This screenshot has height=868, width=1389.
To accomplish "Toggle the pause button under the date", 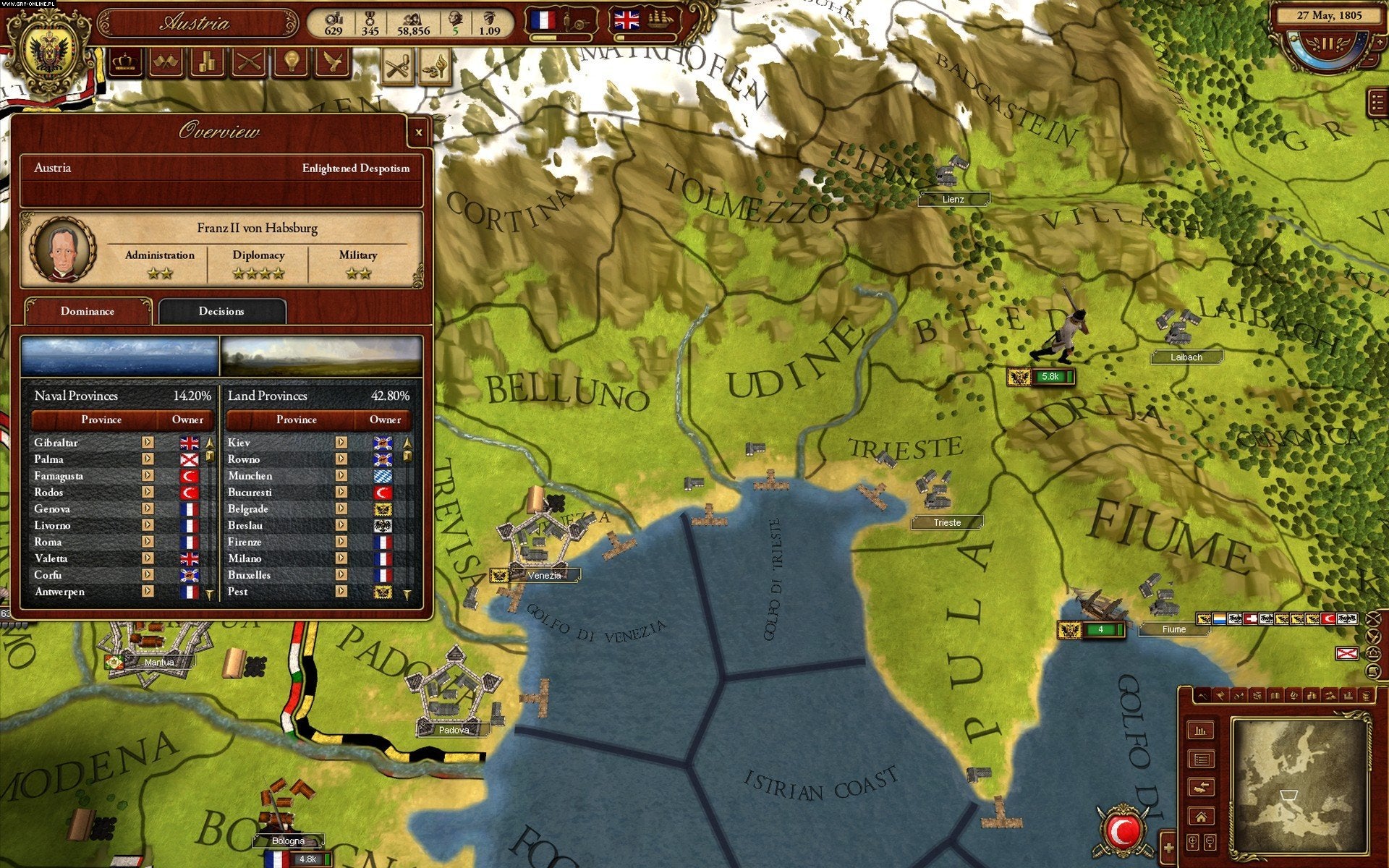I will click(1328, 44).
